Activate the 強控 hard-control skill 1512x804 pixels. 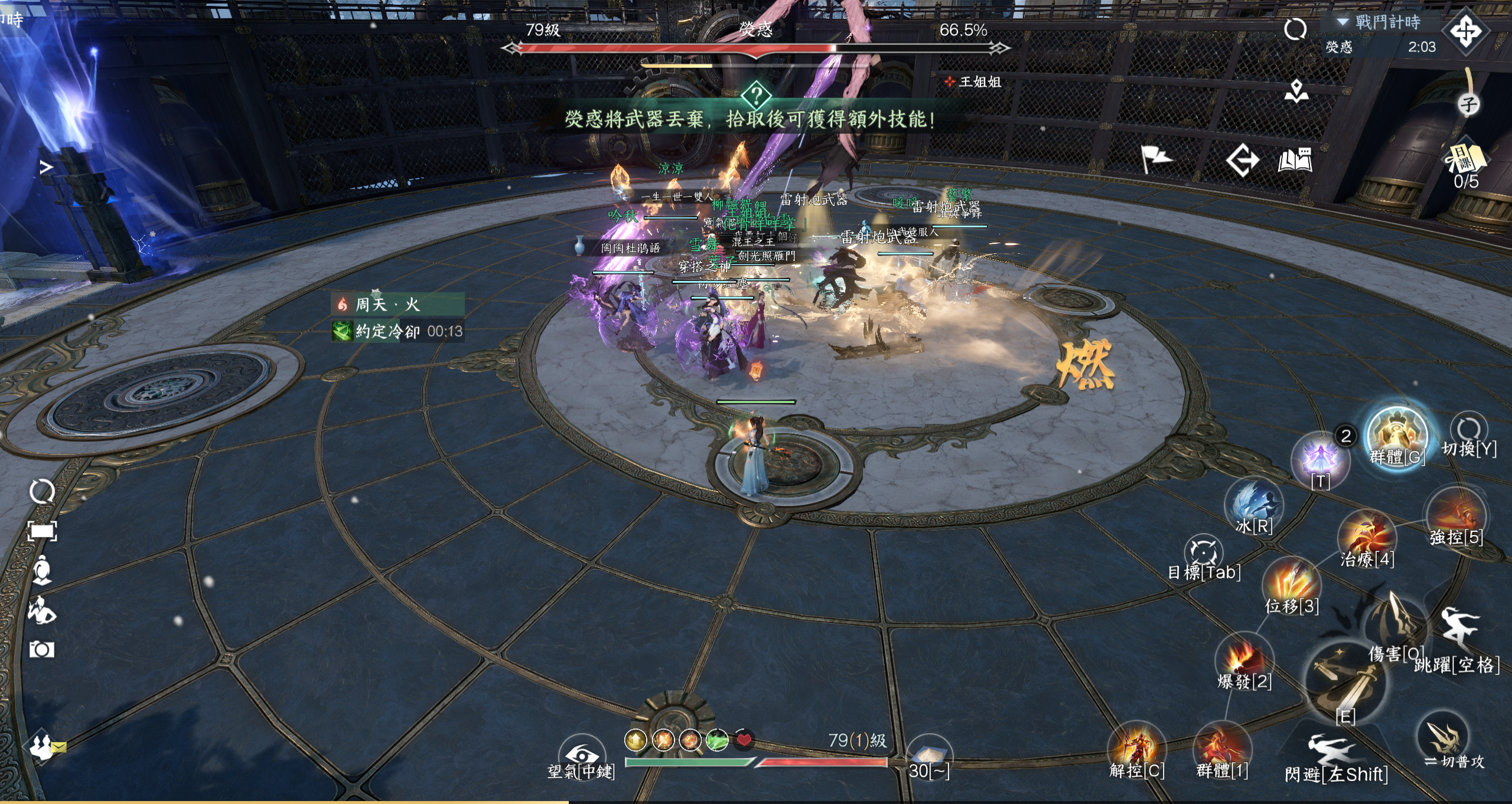tap(1455, 515)
